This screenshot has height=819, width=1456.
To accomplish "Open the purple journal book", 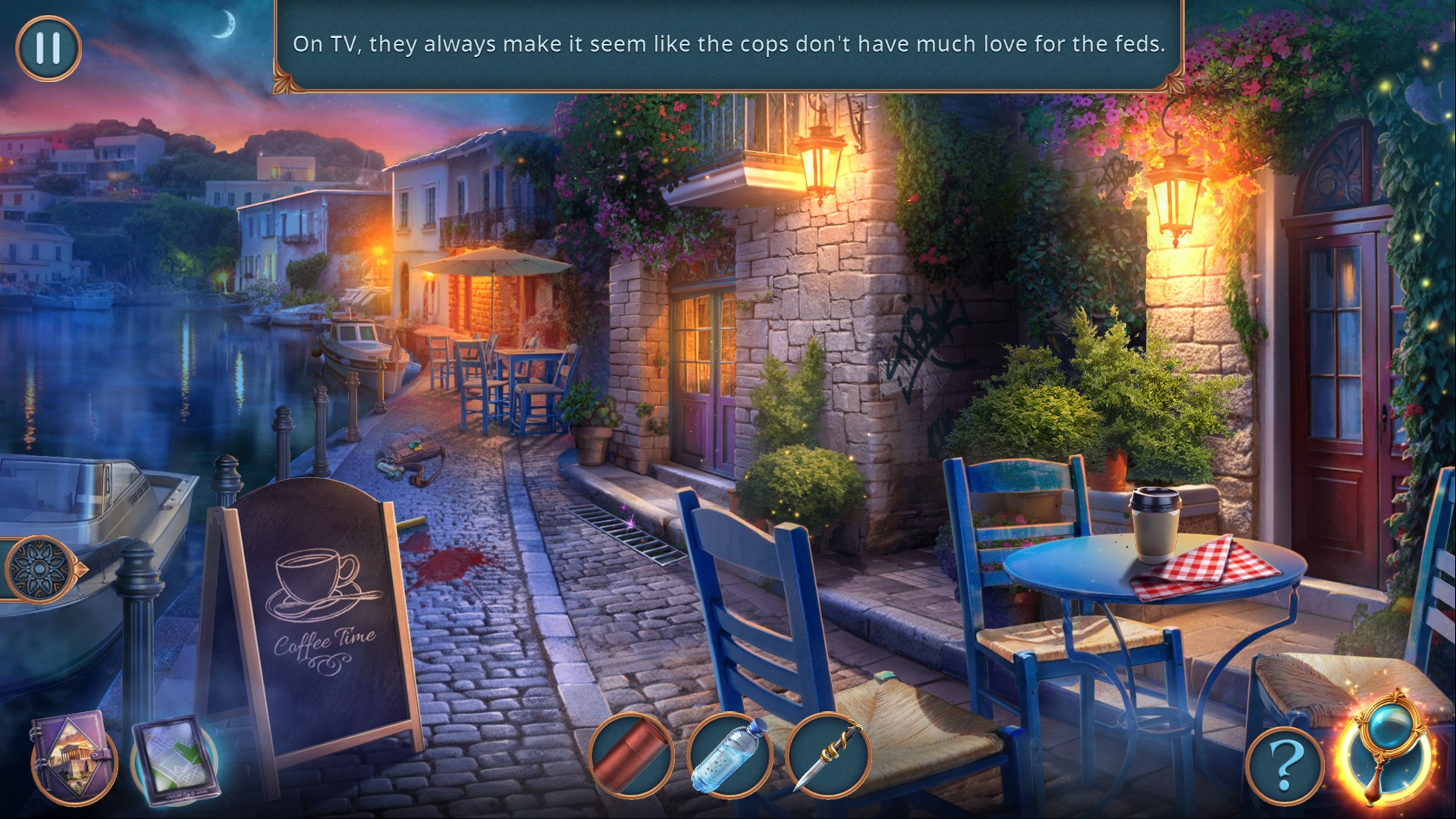I will (x=72, y=755).
